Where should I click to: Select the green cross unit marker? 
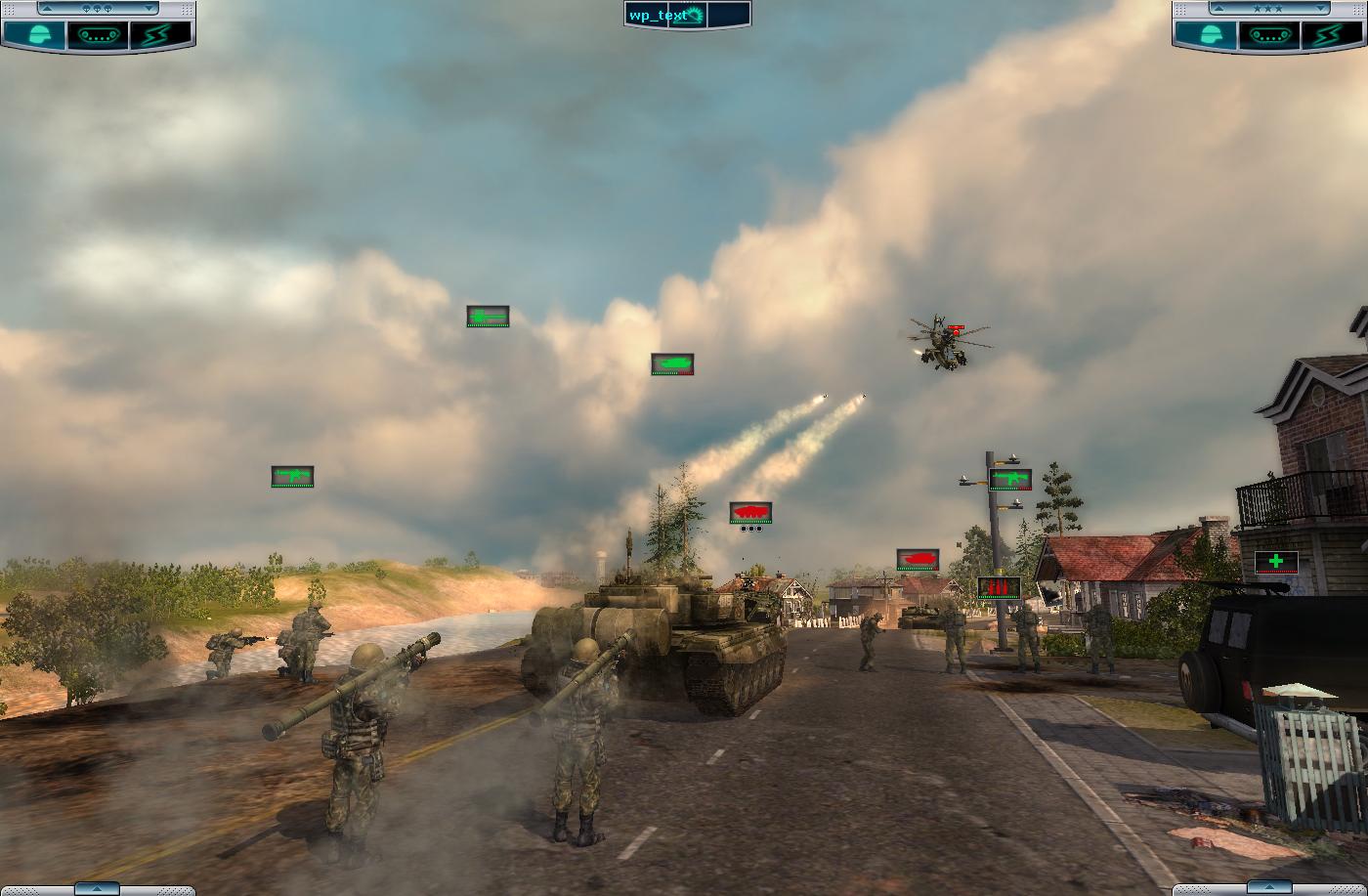point(1275,562)
